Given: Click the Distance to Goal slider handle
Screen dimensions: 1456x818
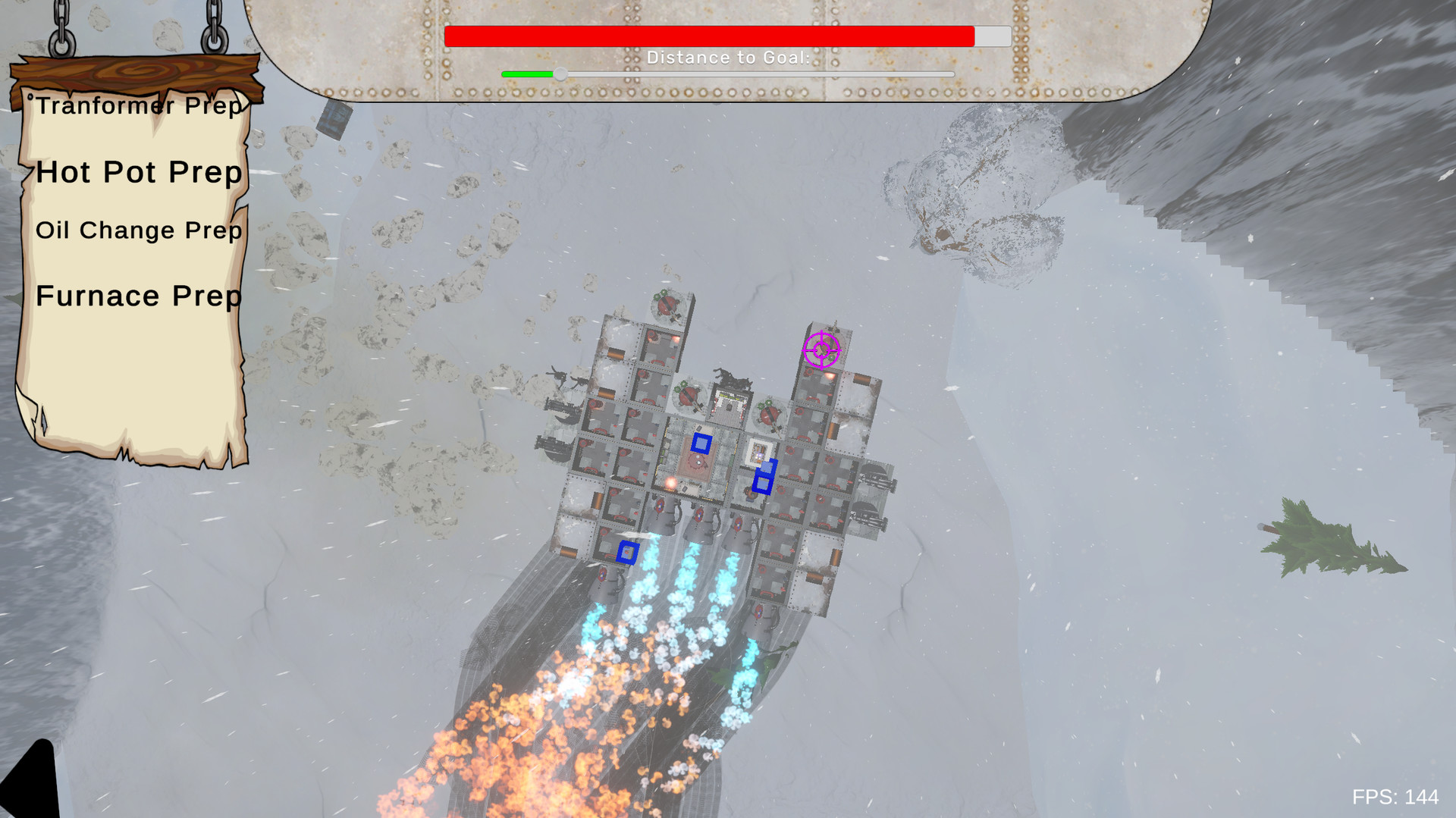Looking at the screenshot, I should tap(561, 74).
